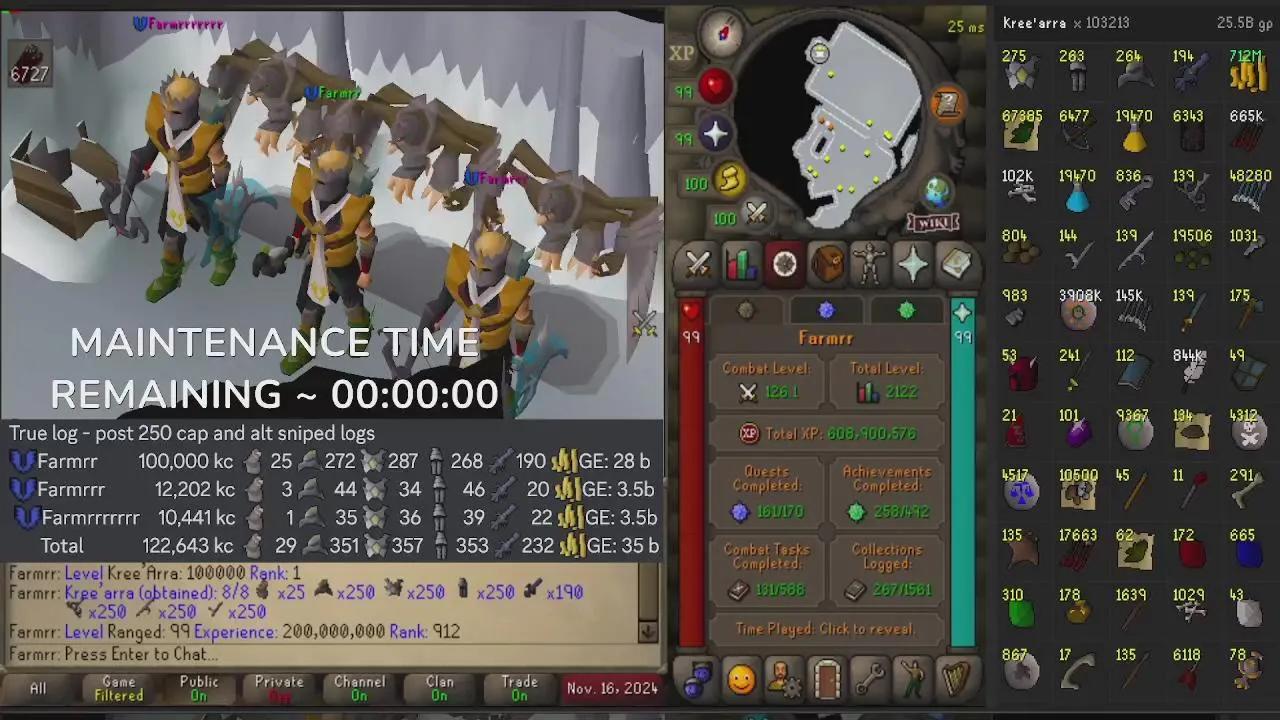Toggle the Trade chat filter
This screenshot has width=1280, height=720.
tap(518, 687)
